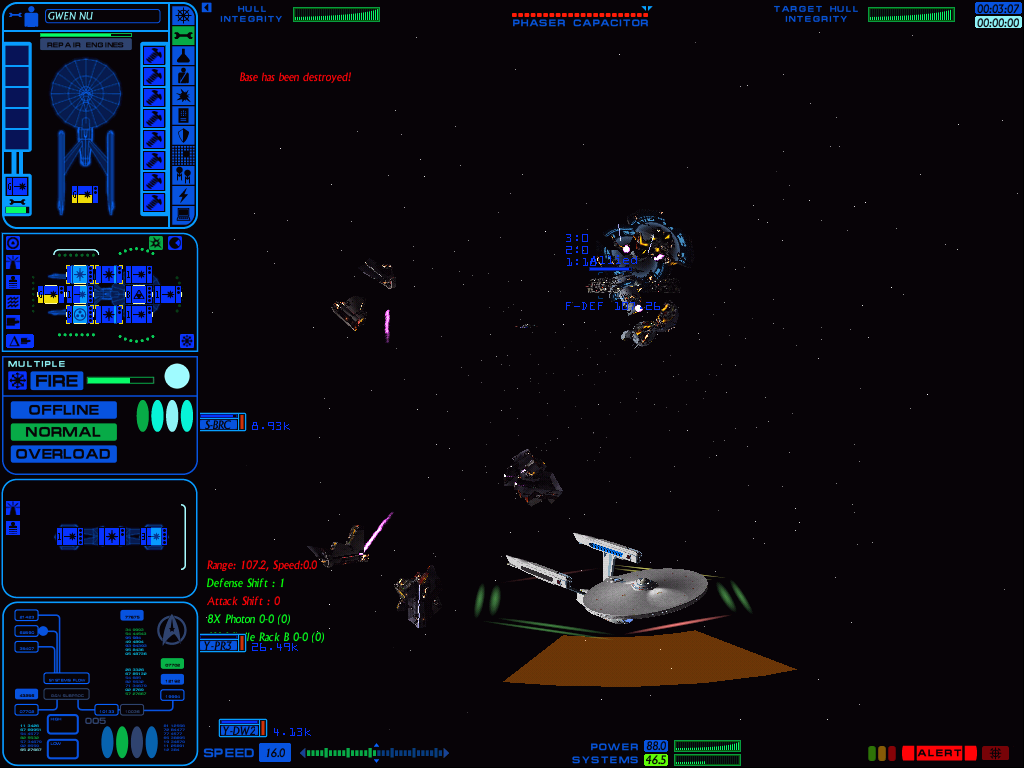Switch weapons to OVERLOAD mode
1024x768 pixels.
click(64, 454)
